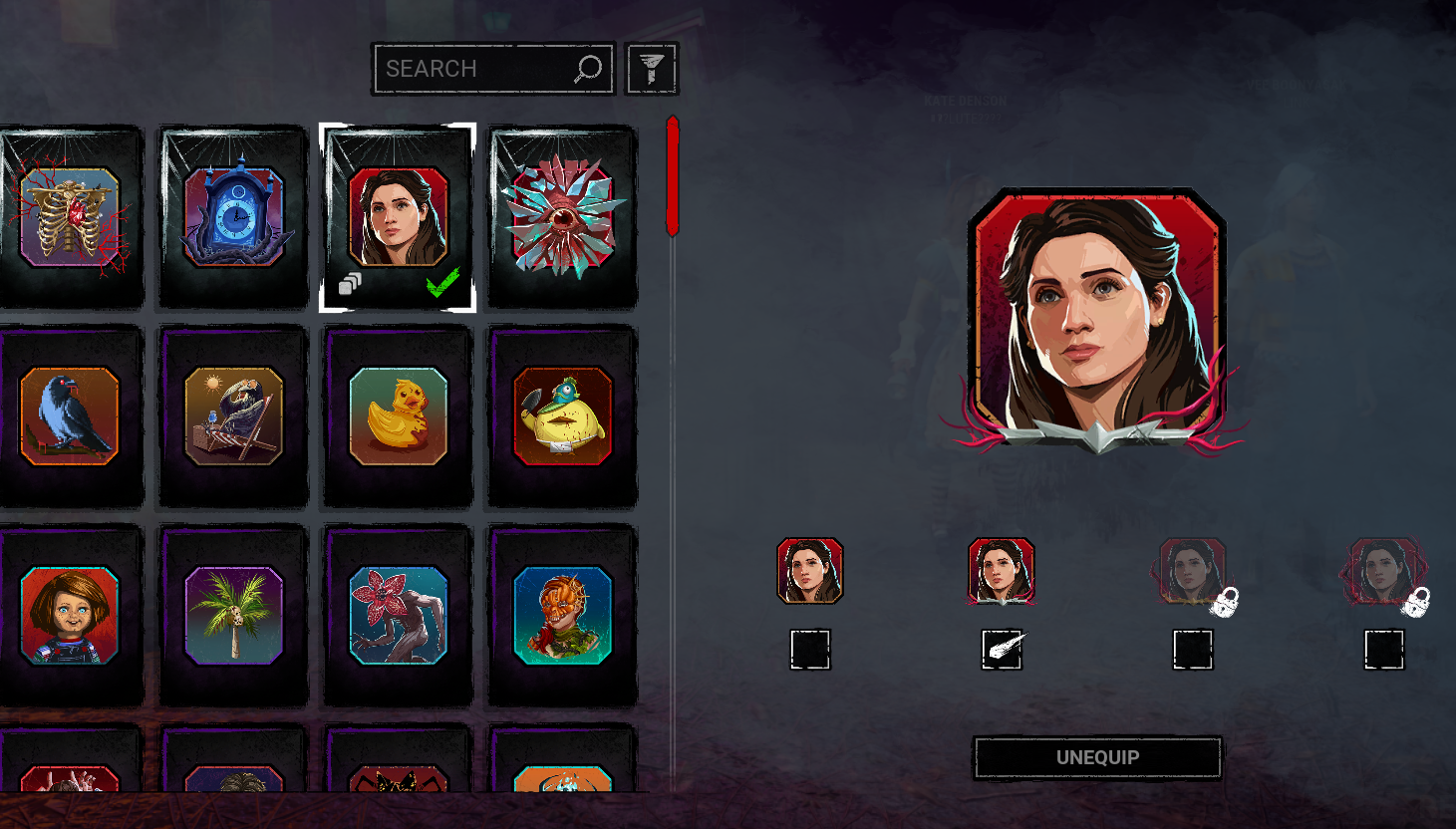
Task: Open the filter options button
Action: click(x=652, y=69)
